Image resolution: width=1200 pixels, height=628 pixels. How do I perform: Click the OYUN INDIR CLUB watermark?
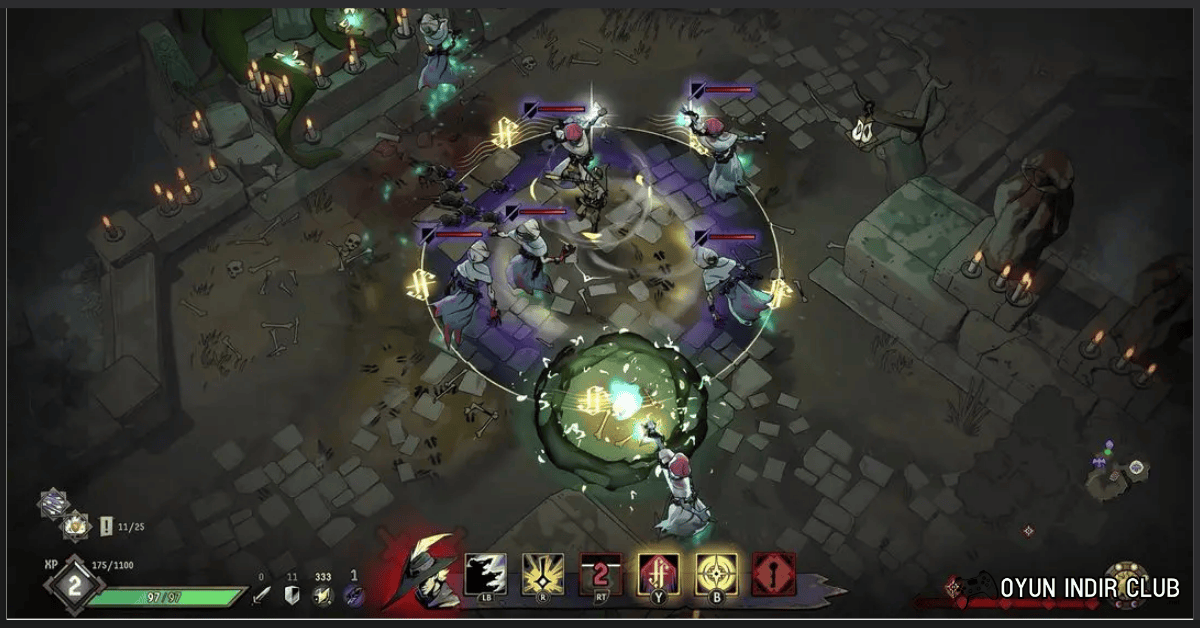click(1090, 588)
